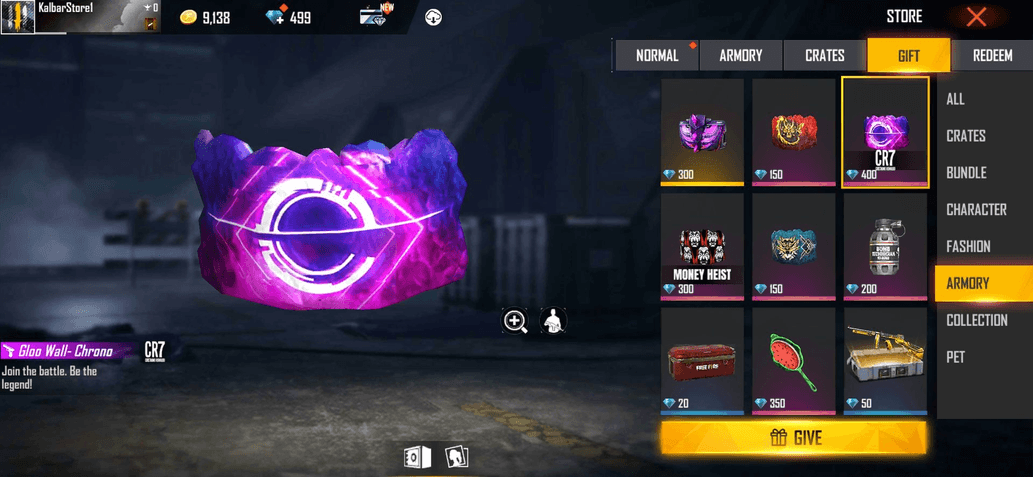Image resolution: width=1033 pixels, height=477 pixels.
Task: Open the Collection category
Action: pyautogui.click(x=977, y=320)
